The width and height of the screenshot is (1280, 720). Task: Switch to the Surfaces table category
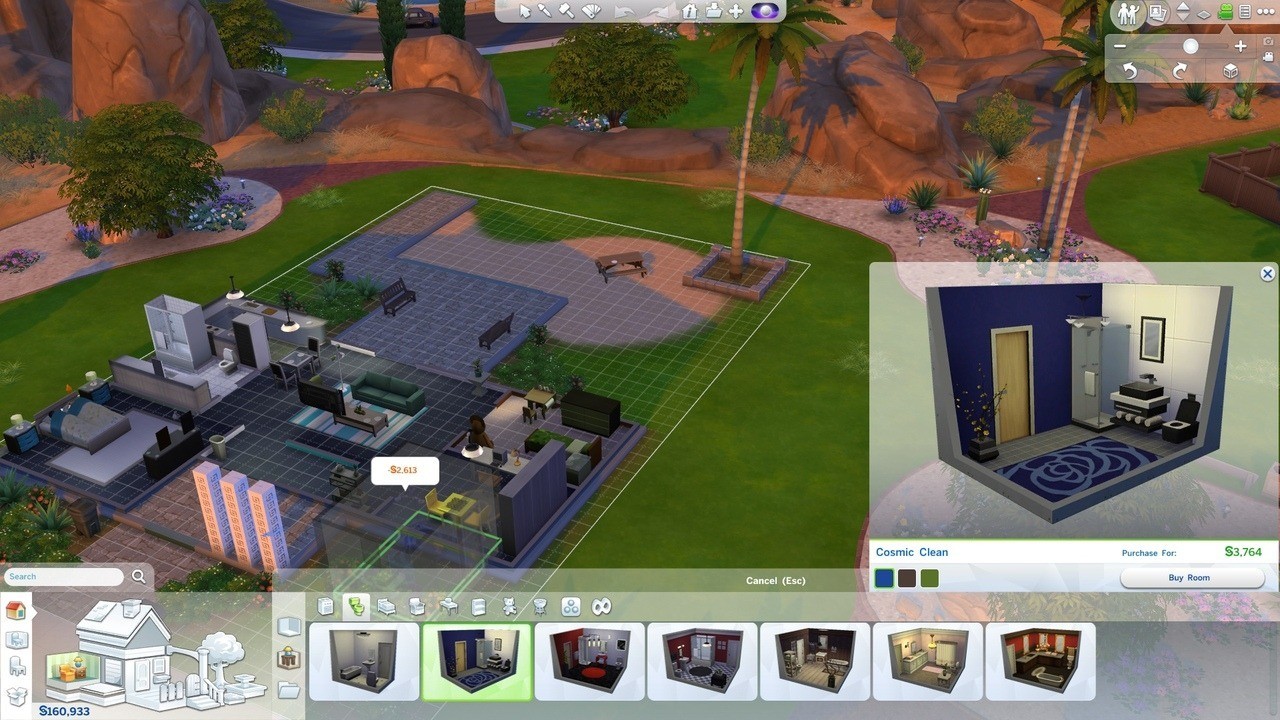coord(448,606)
